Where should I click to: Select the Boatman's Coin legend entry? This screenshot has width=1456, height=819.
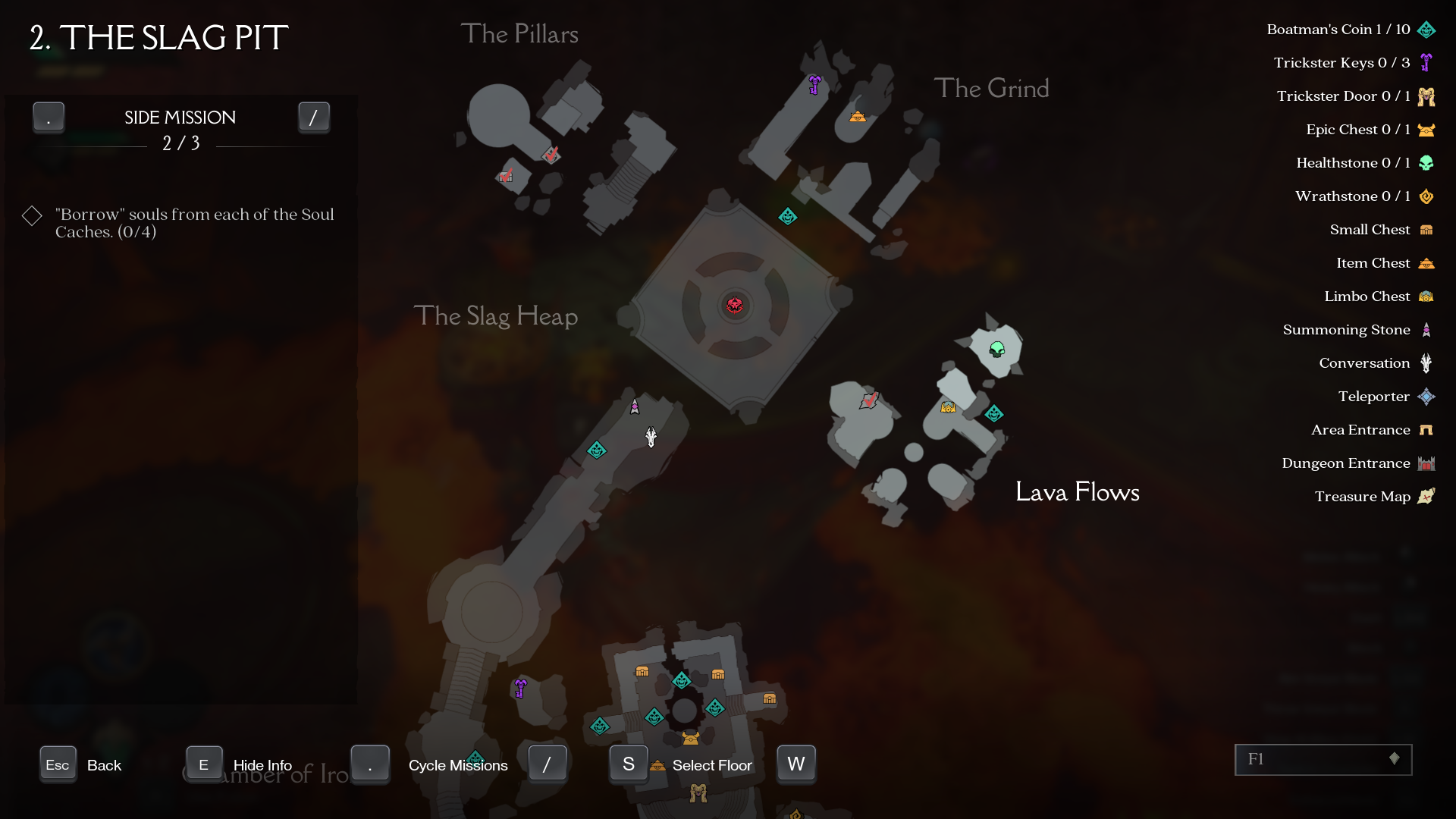pos(1350,30)
